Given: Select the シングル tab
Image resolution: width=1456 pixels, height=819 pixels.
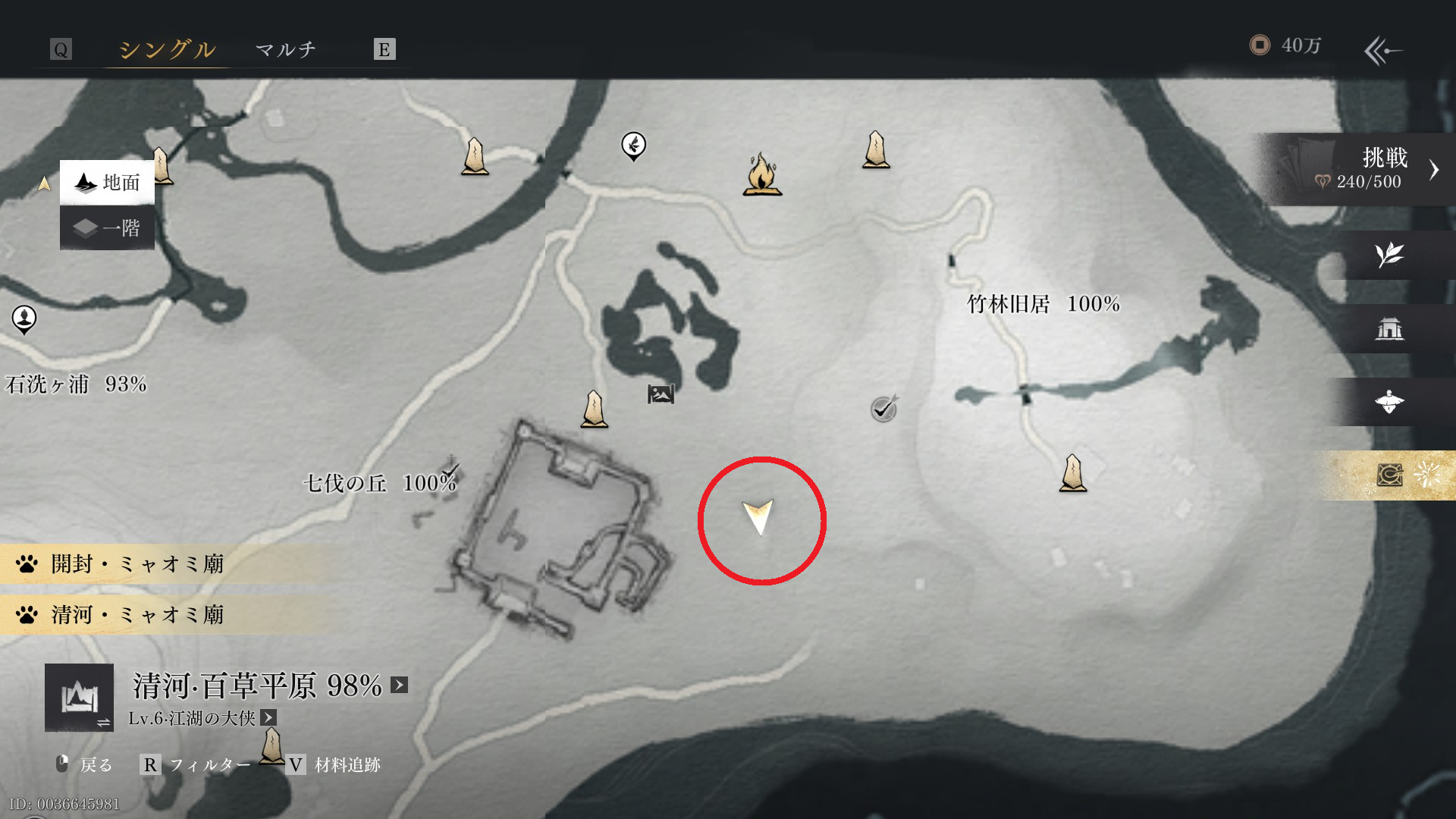Looking at the screenshot, I should (x=167, y=50).
